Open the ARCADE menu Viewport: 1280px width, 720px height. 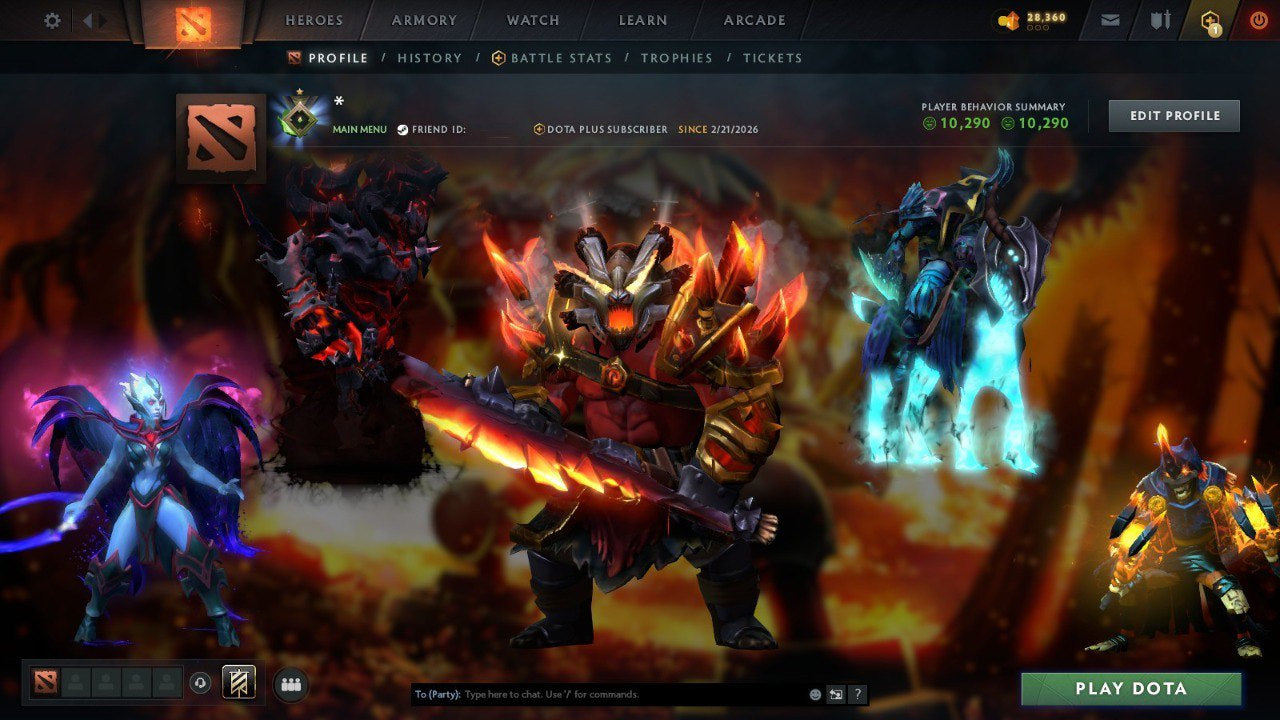[x=754, y=19]
